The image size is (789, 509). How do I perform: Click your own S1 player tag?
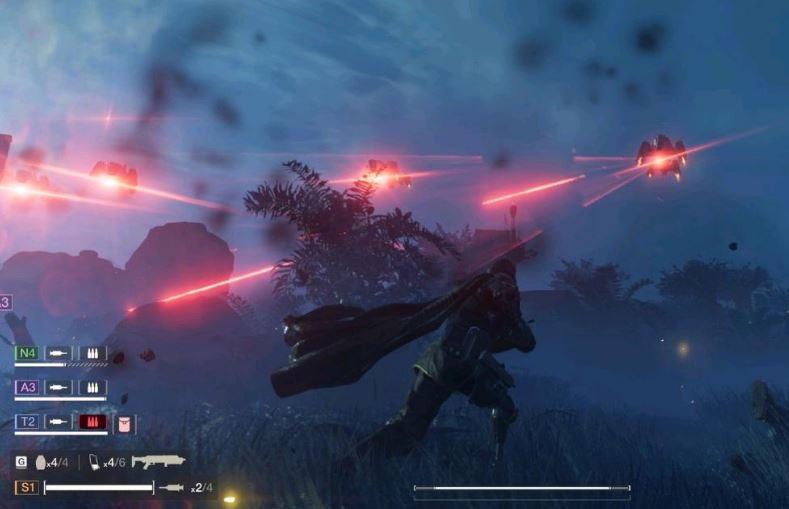pos(26,488)
